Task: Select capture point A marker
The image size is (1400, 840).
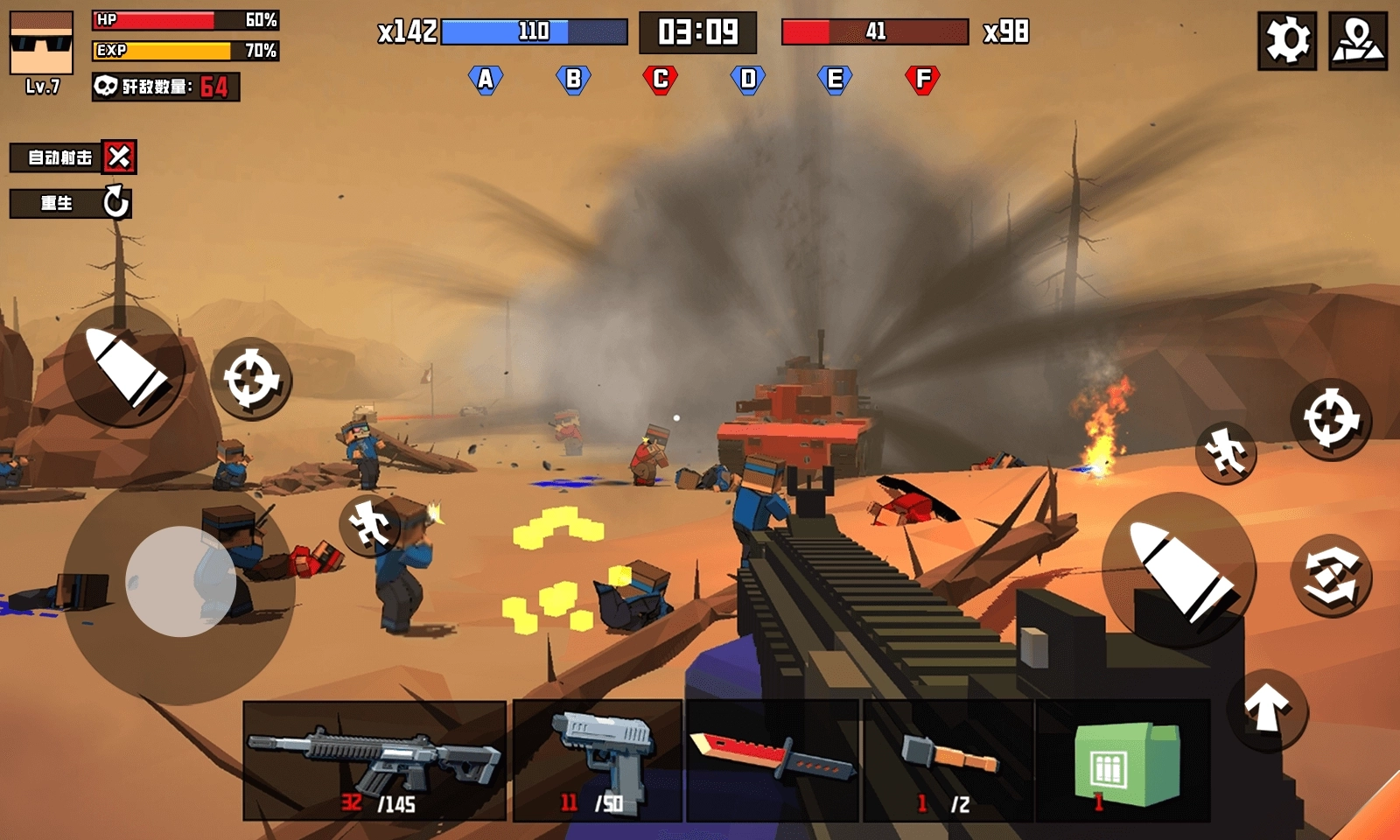Action: (x=486, y=80)
